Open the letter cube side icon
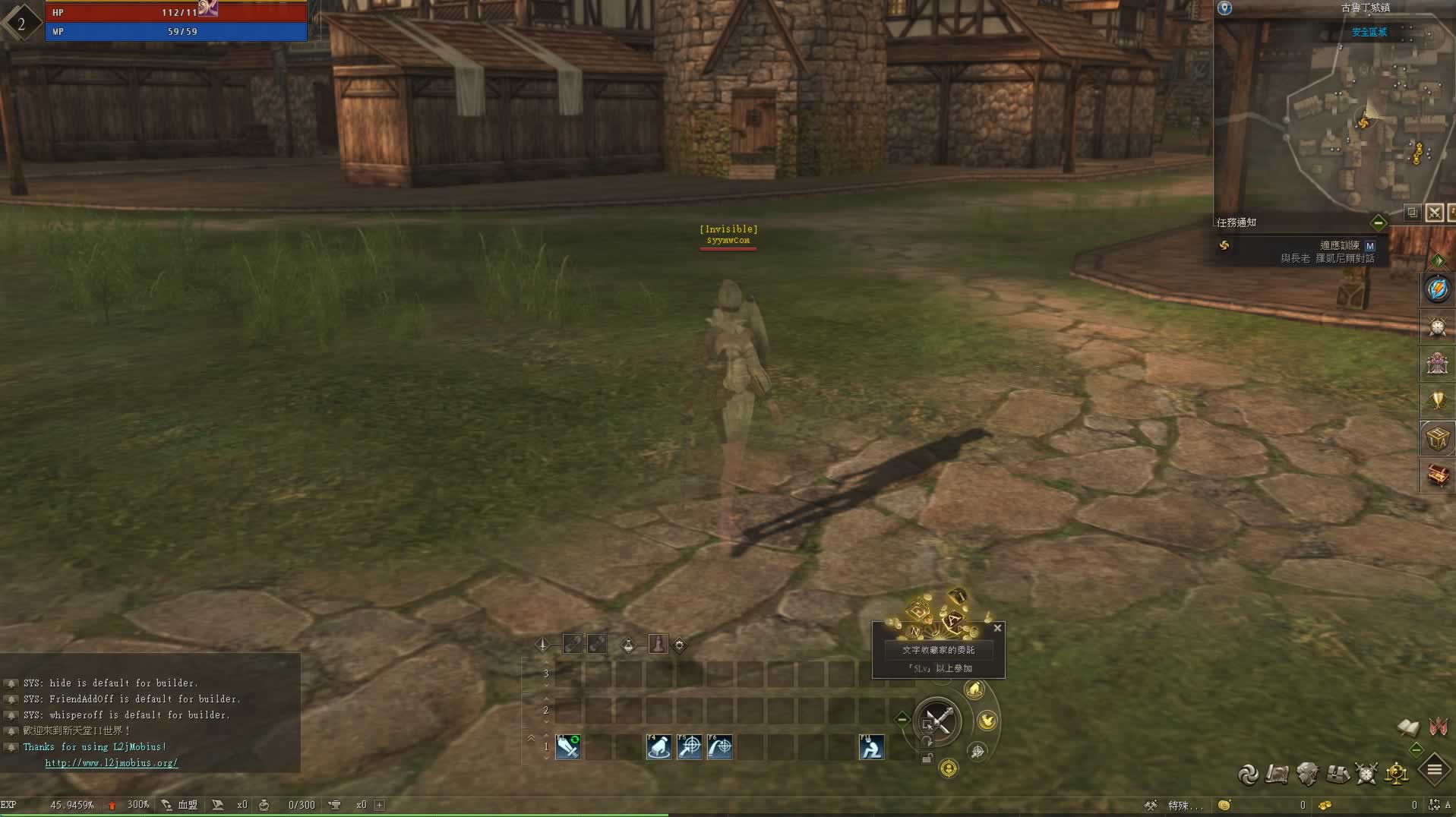The width and height of the screenshot is (1456, 817). [x=1437, y=438]
